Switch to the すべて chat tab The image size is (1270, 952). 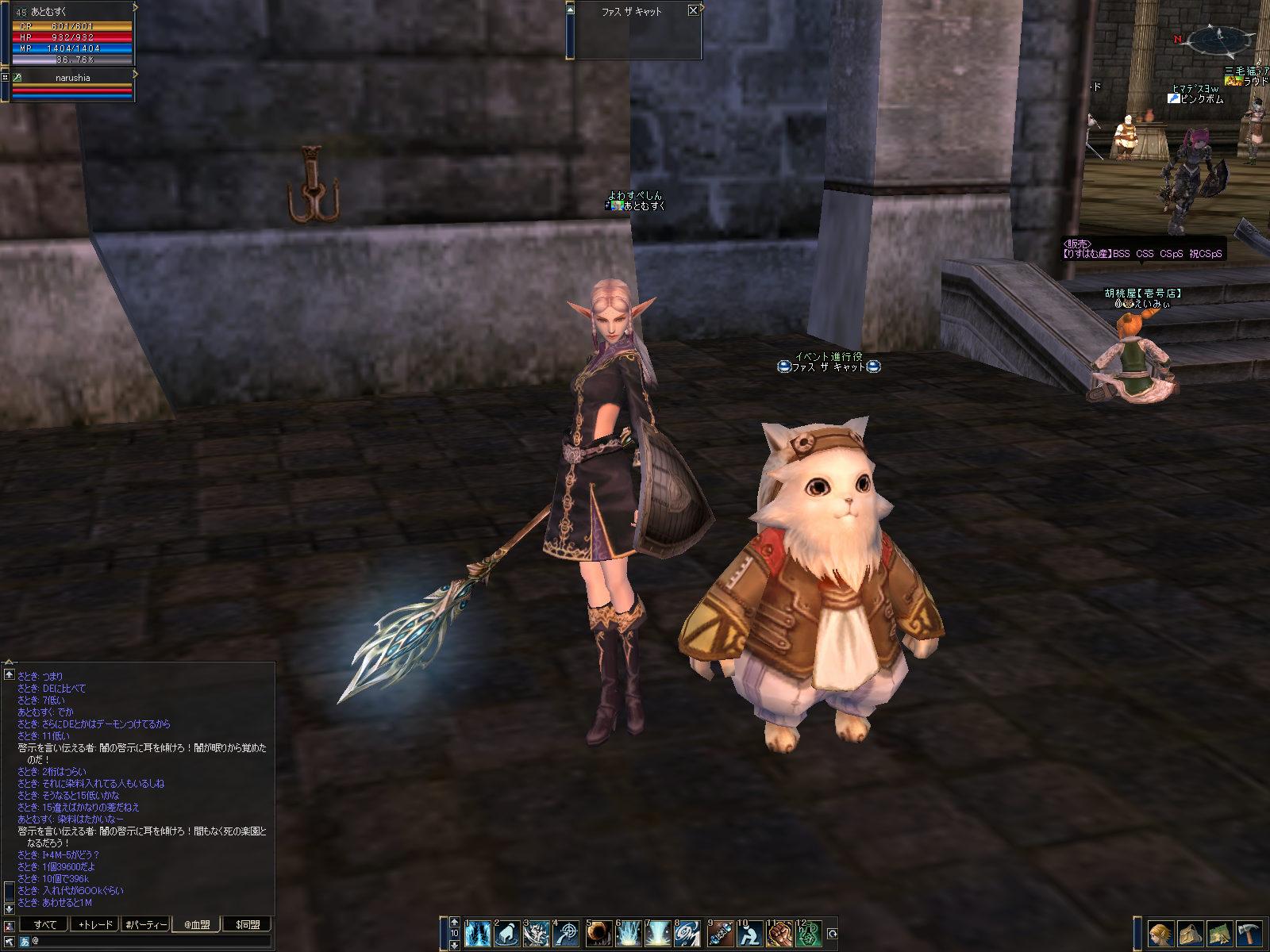click(x=44, y=924)
